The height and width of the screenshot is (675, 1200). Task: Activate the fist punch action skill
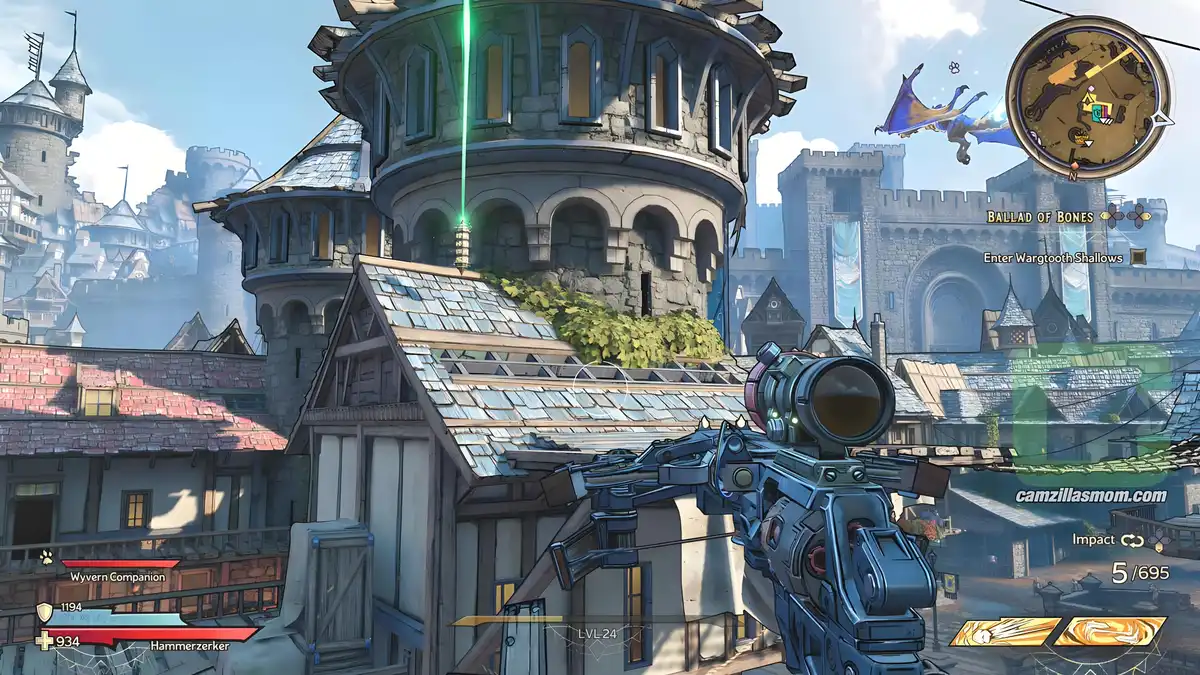pyautogui.click(x=1004, y=631)
